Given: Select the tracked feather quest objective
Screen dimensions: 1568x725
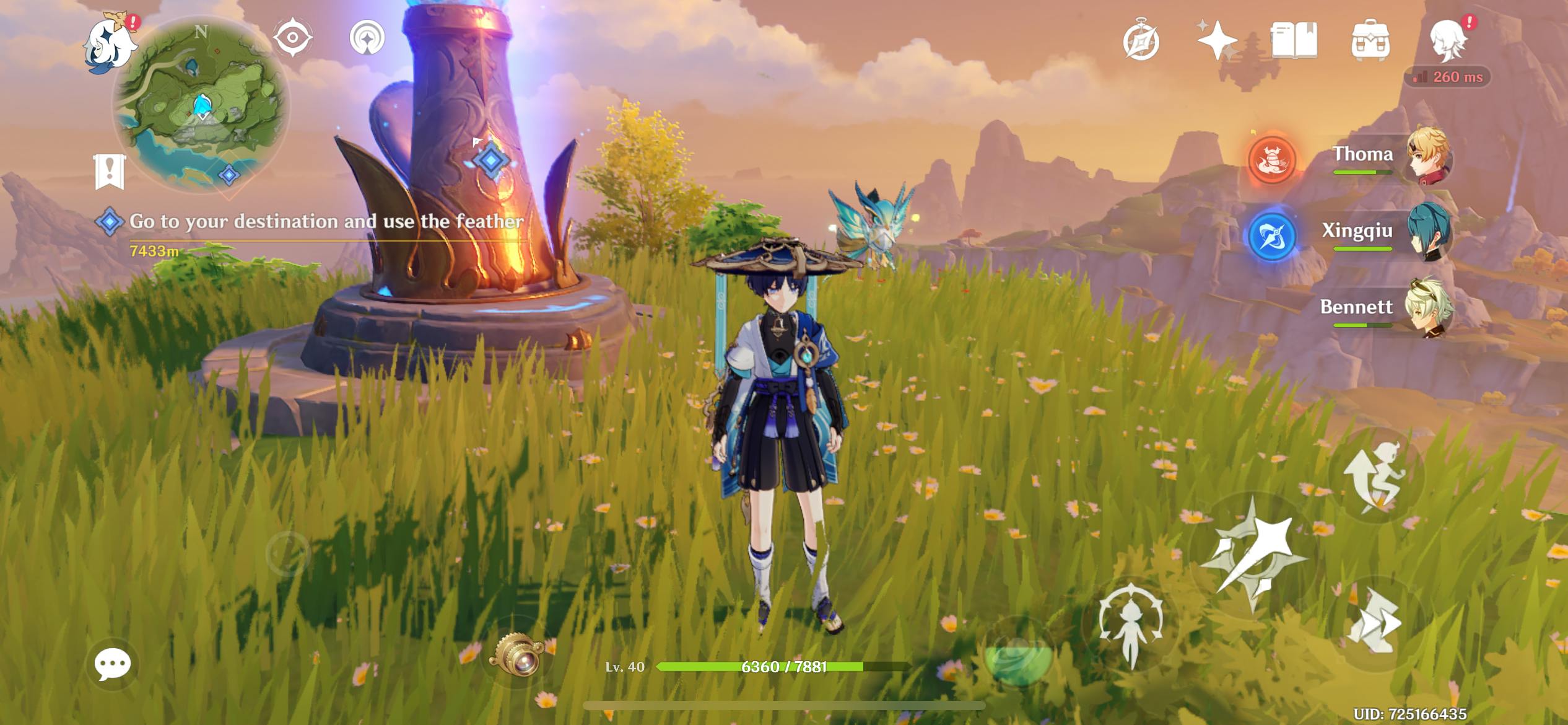Looking at the screenshot, I should click(x=326, y=222).
